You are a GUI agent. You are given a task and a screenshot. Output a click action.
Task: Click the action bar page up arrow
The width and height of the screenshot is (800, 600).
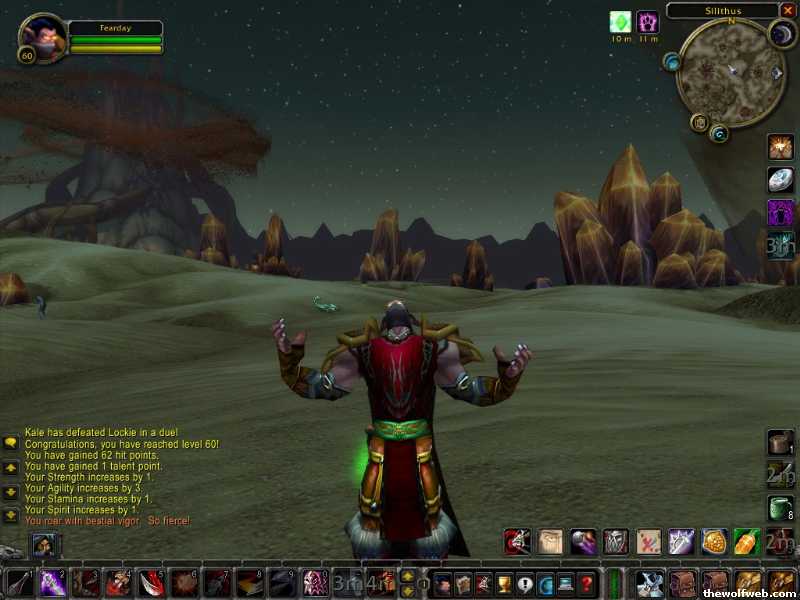[x=407, y=576]
